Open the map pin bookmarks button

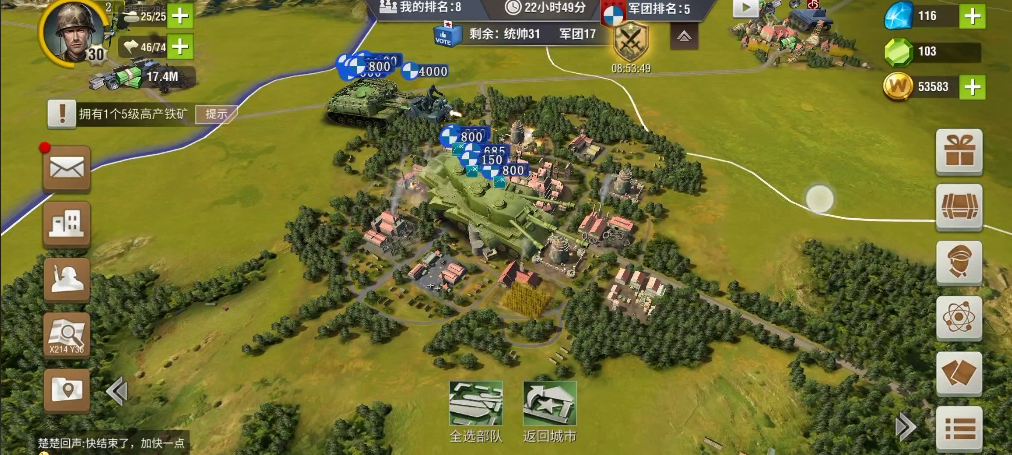tap(67, 390)
